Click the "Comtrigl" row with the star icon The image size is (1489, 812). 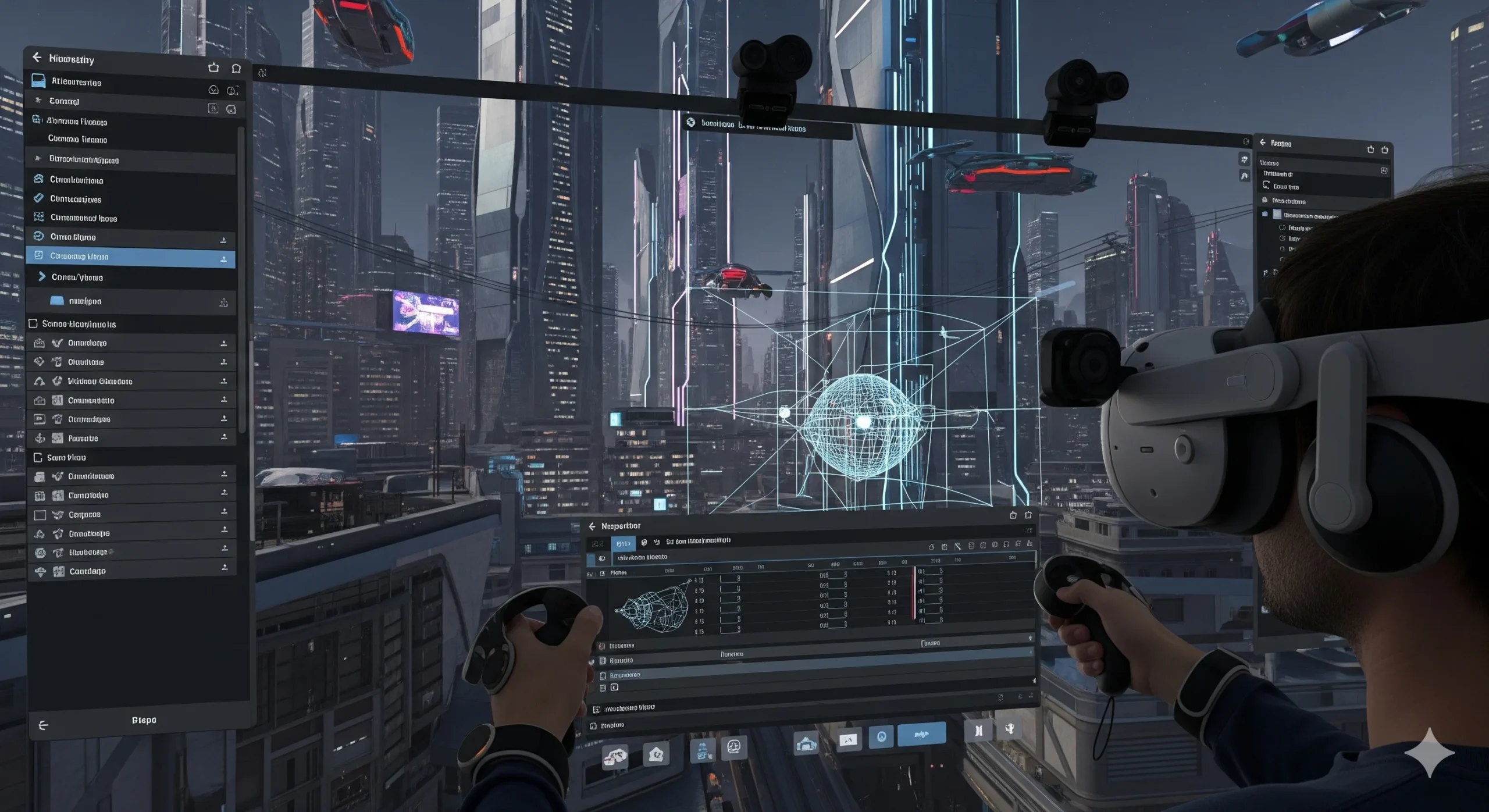pos(64,101)
